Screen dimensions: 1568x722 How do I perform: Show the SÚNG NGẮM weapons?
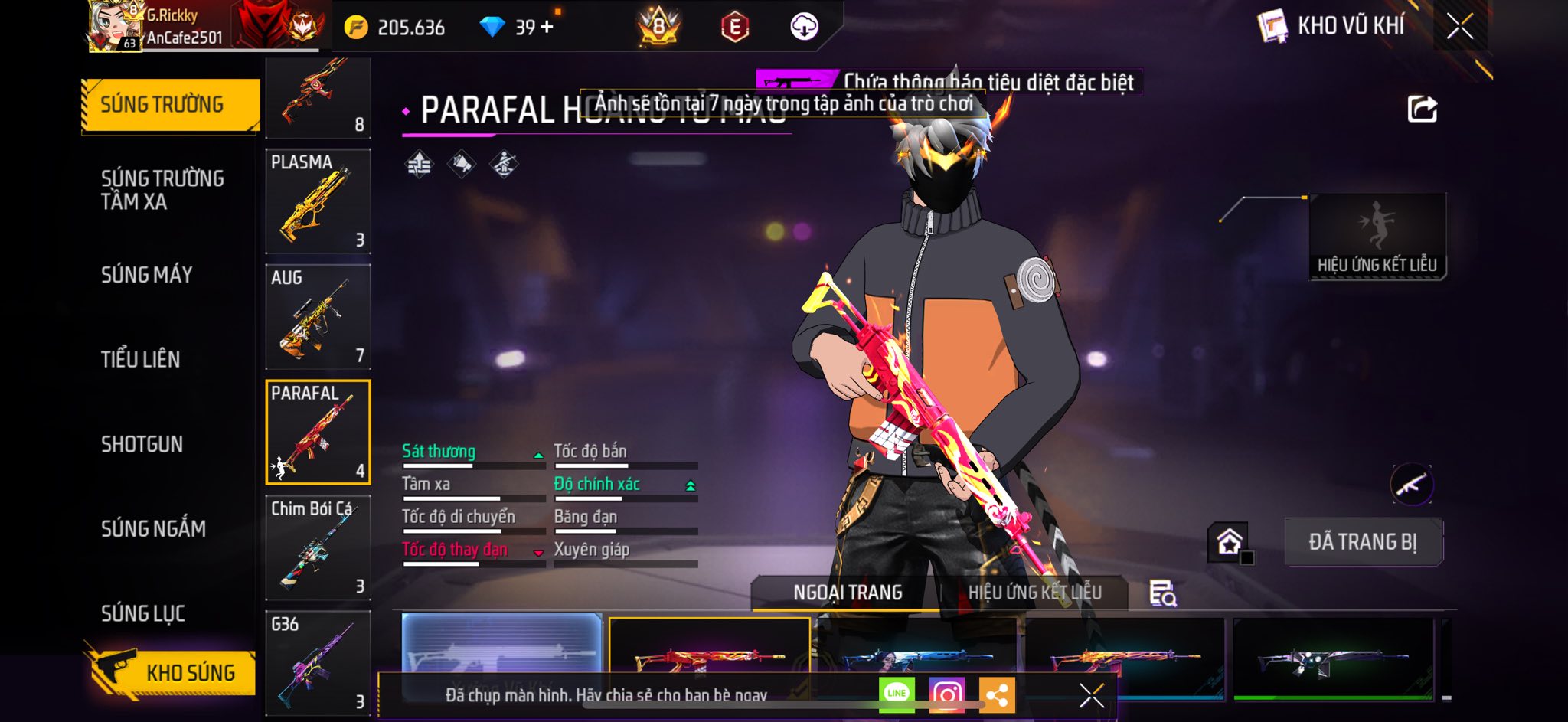tap(153, 528)
